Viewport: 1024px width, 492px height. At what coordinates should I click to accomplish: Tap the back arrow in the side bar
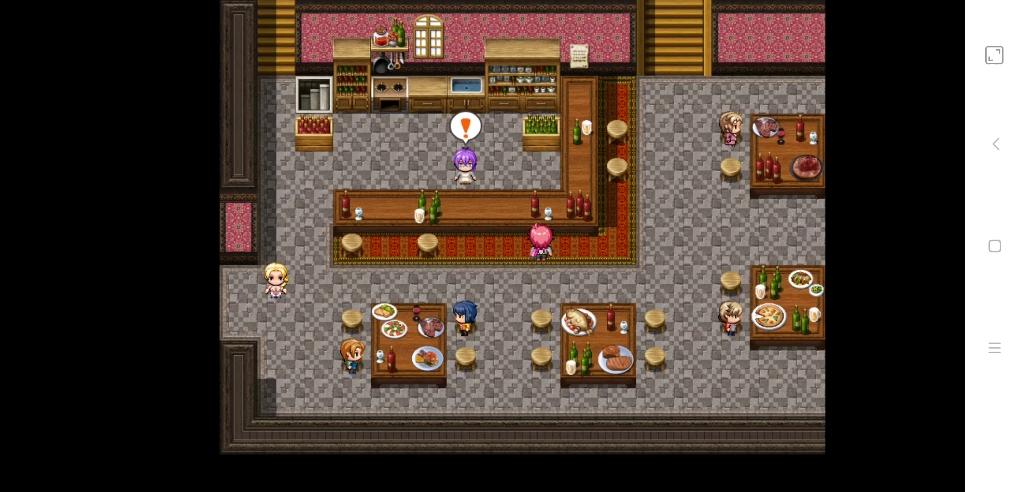[995, 144]
